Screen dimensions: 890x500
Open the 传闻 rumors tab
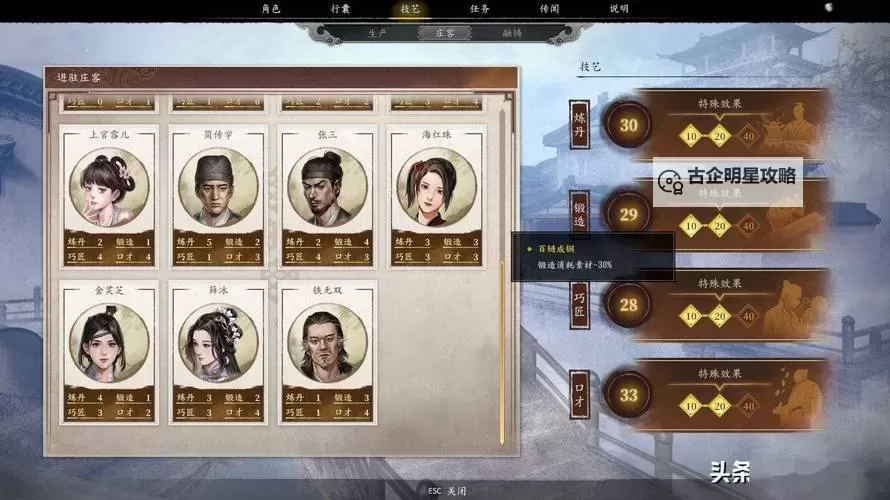pos(549,9)
